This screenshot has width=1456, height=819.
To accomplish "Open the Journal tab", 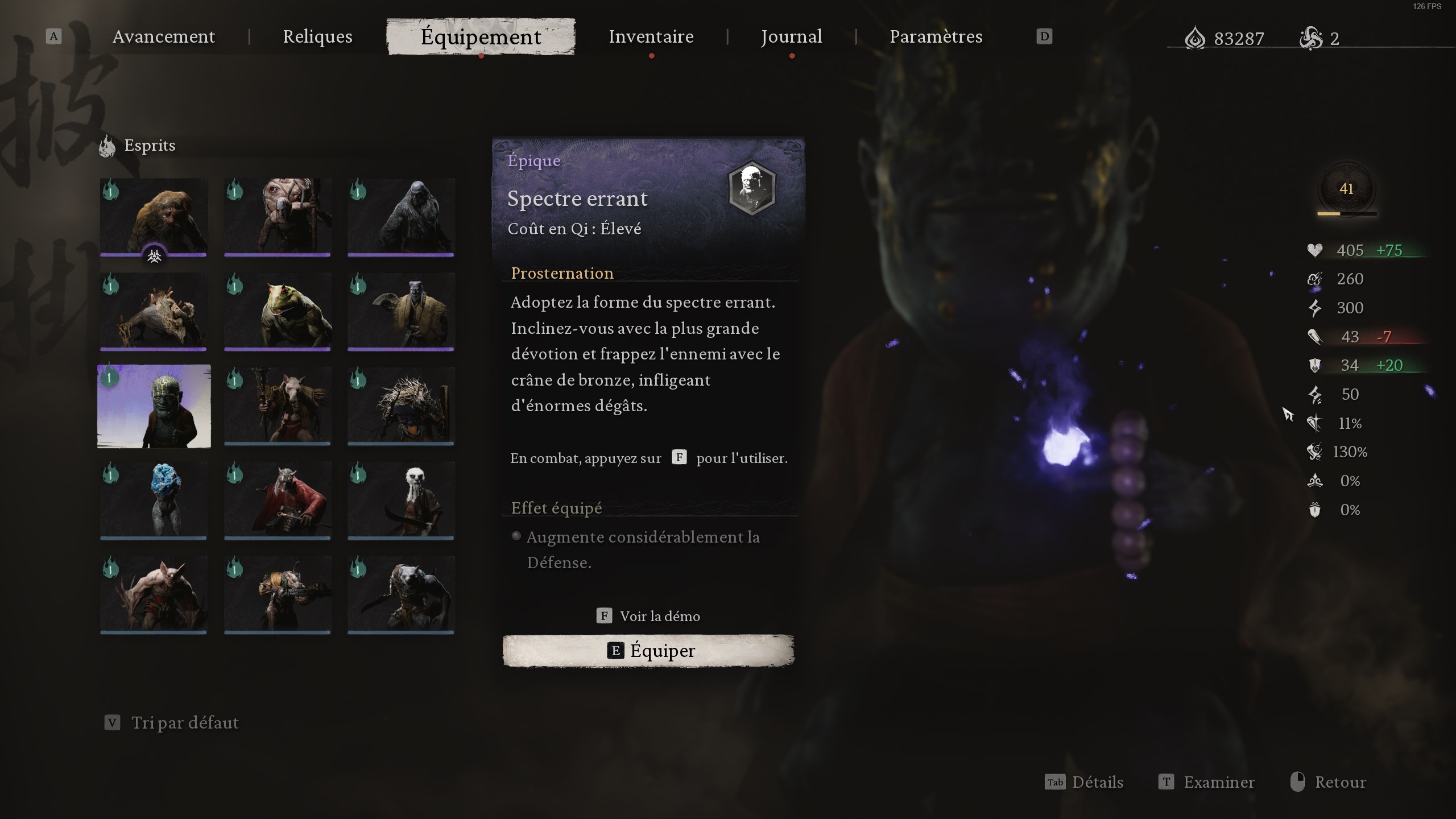I will (791, 36).
